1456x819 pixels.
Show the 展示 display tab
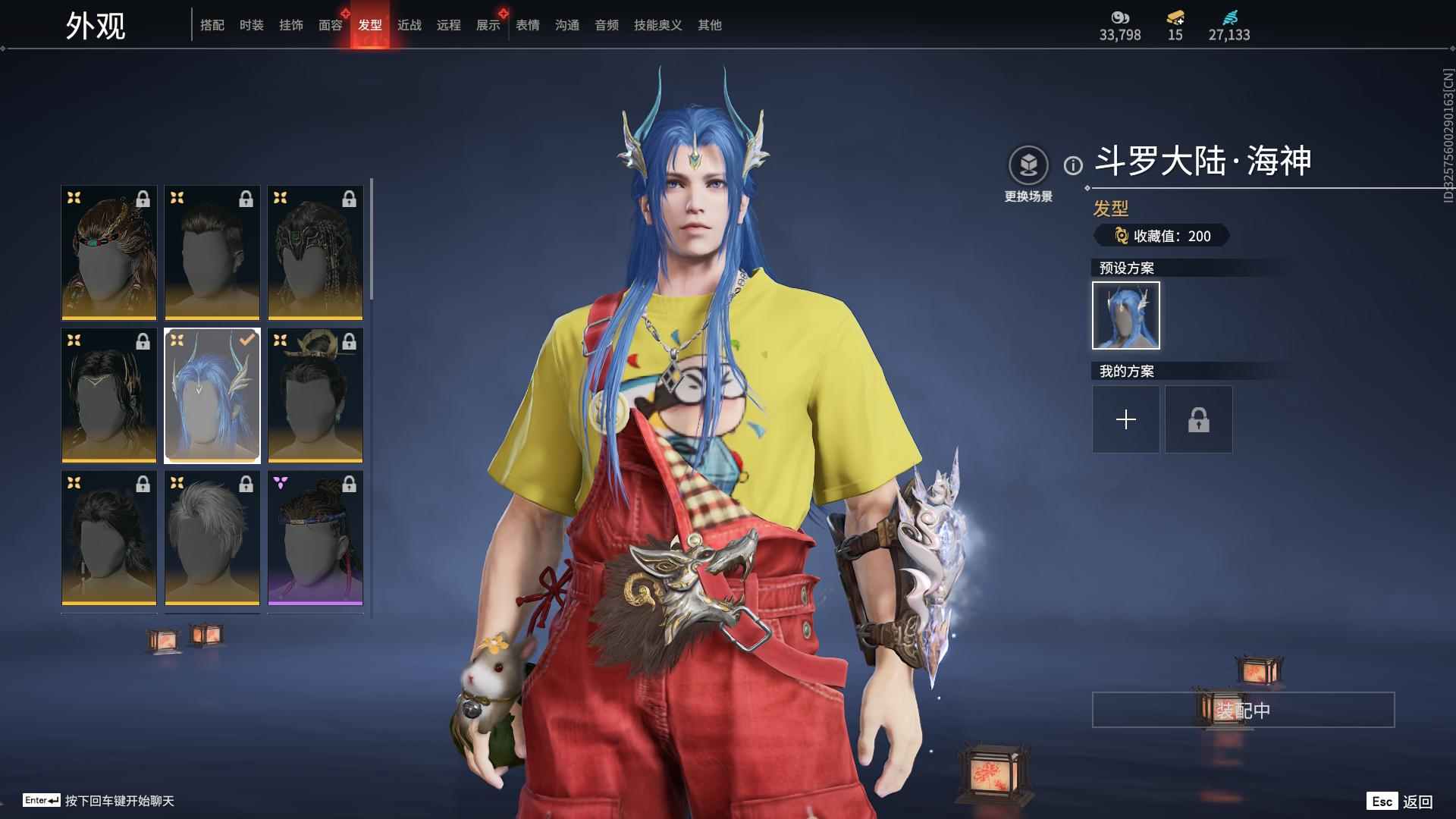[x=488, y=25]
